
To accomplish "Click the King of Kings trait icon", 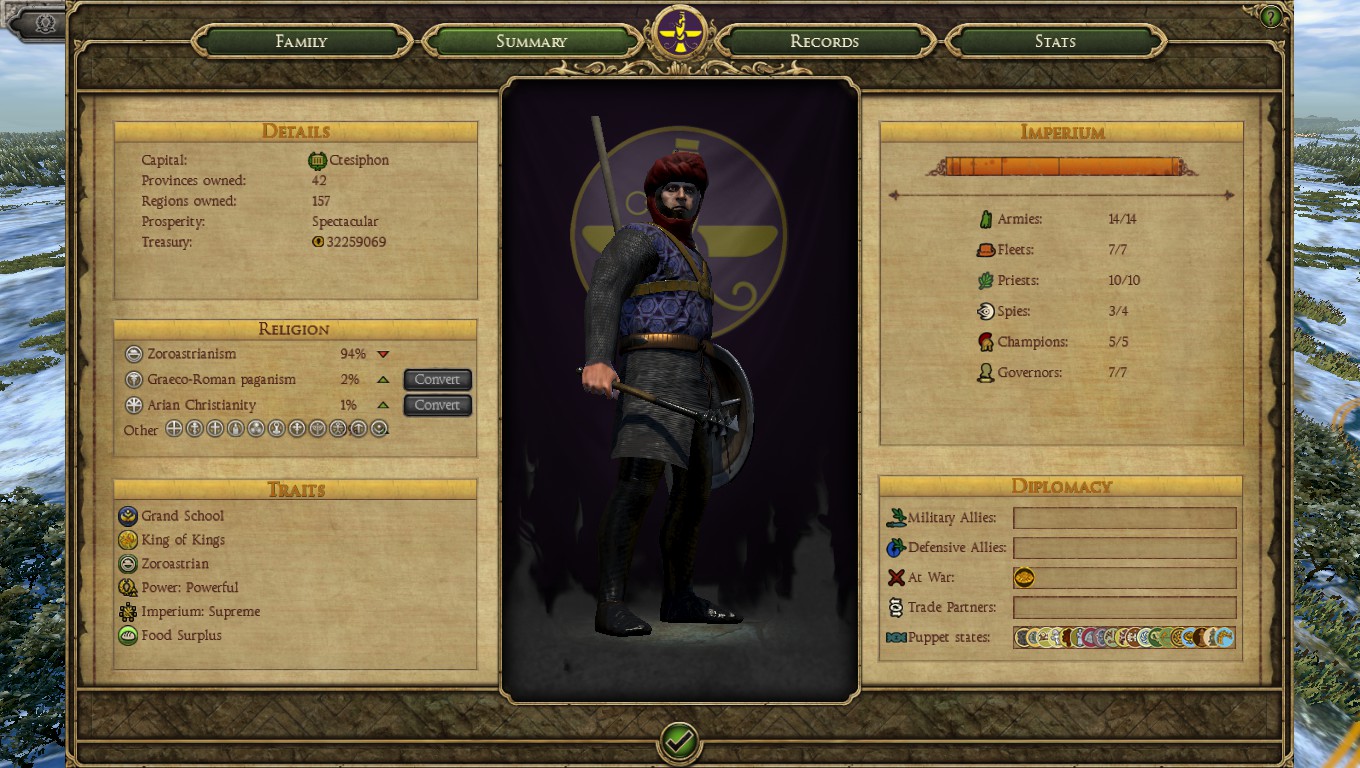I will point(128,540).
